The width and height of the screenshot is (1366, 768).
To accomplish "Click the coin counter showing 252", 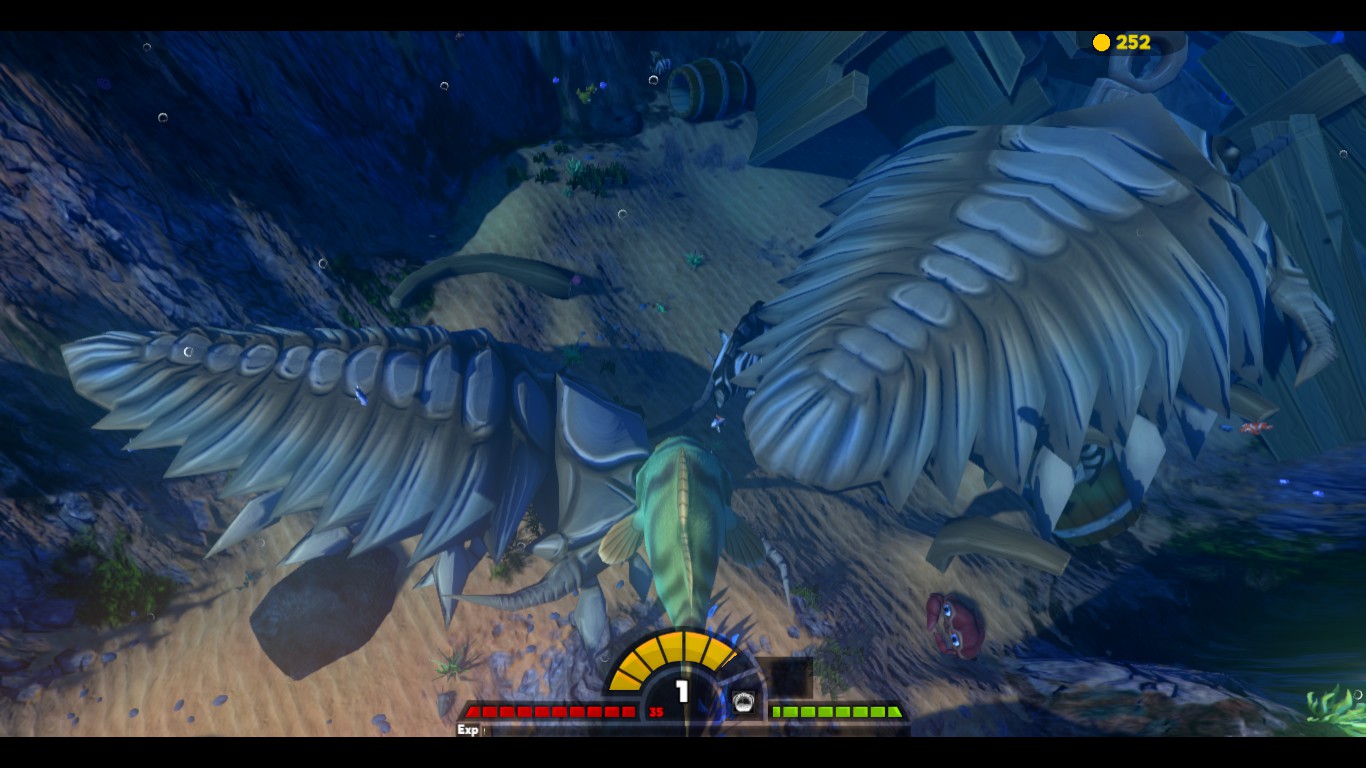I will coord(1133,42).
